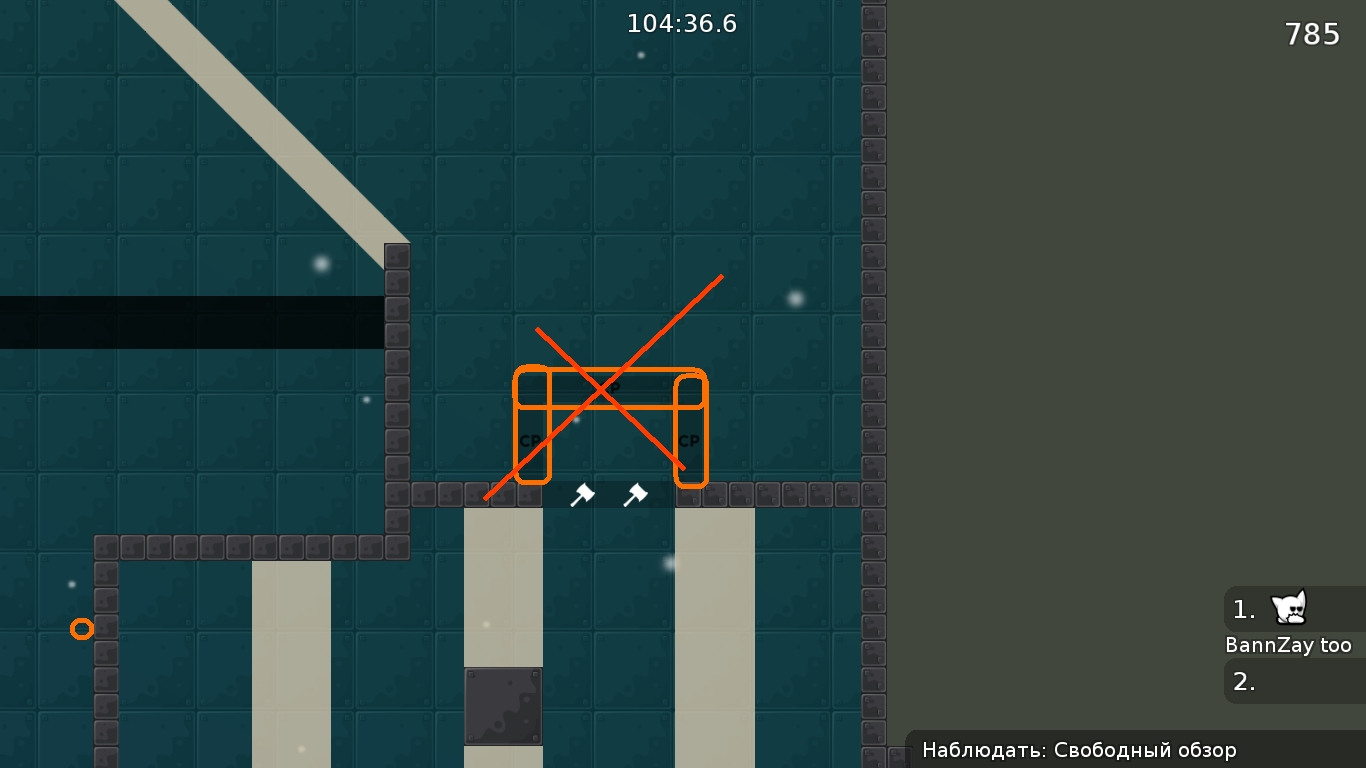Image resolution: width=1366 pixels, height=768 pixels.
Task: Click the right CP checkpoint tile
Action: pos(688,438)
